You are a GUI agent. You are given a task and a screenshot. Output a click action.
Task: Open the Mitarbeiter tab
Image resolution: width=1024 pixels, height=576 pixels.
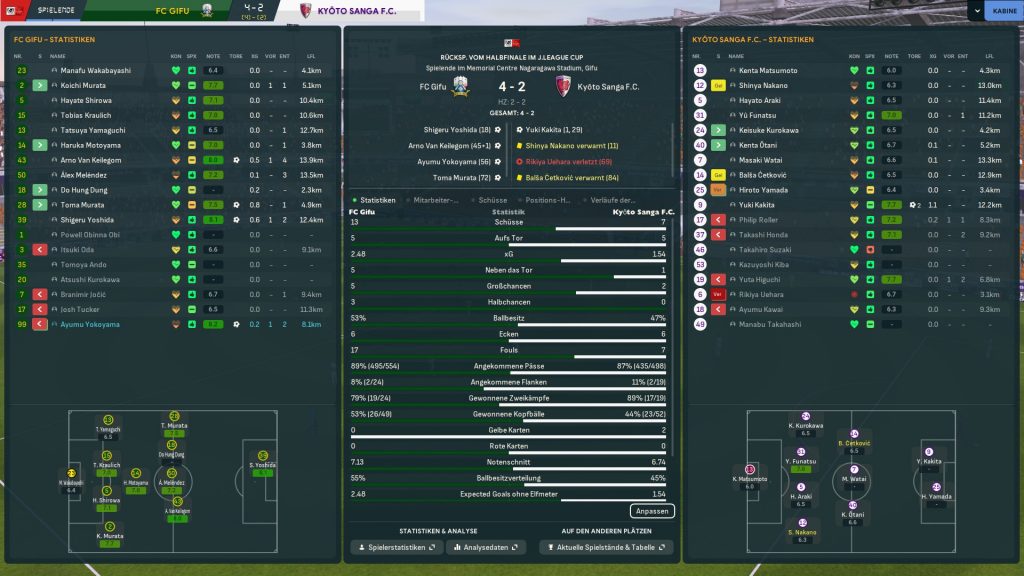pos(437,200)
